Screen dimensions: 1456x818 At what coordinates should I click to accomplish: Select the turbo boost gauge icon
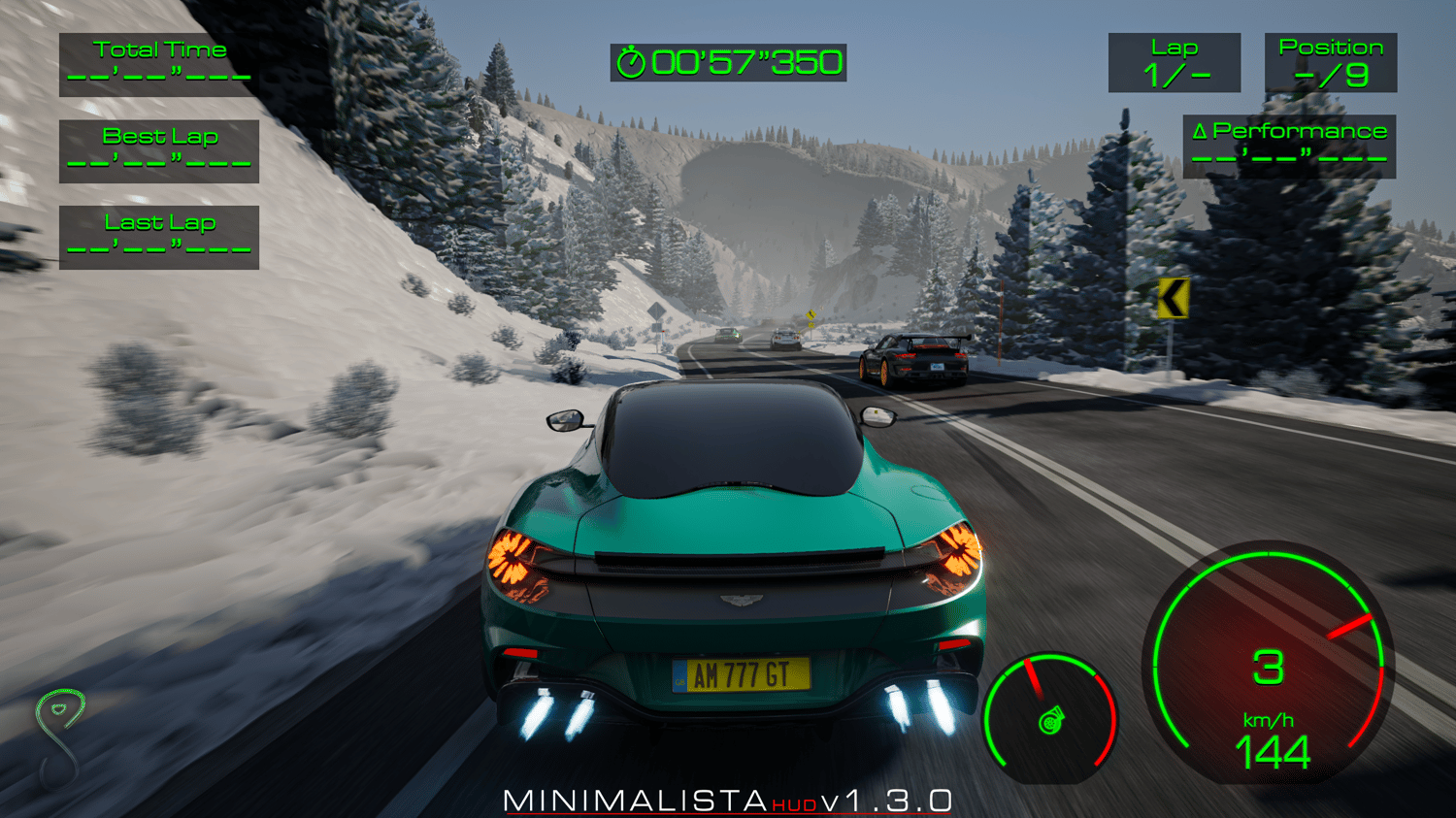pos(1049,722)
